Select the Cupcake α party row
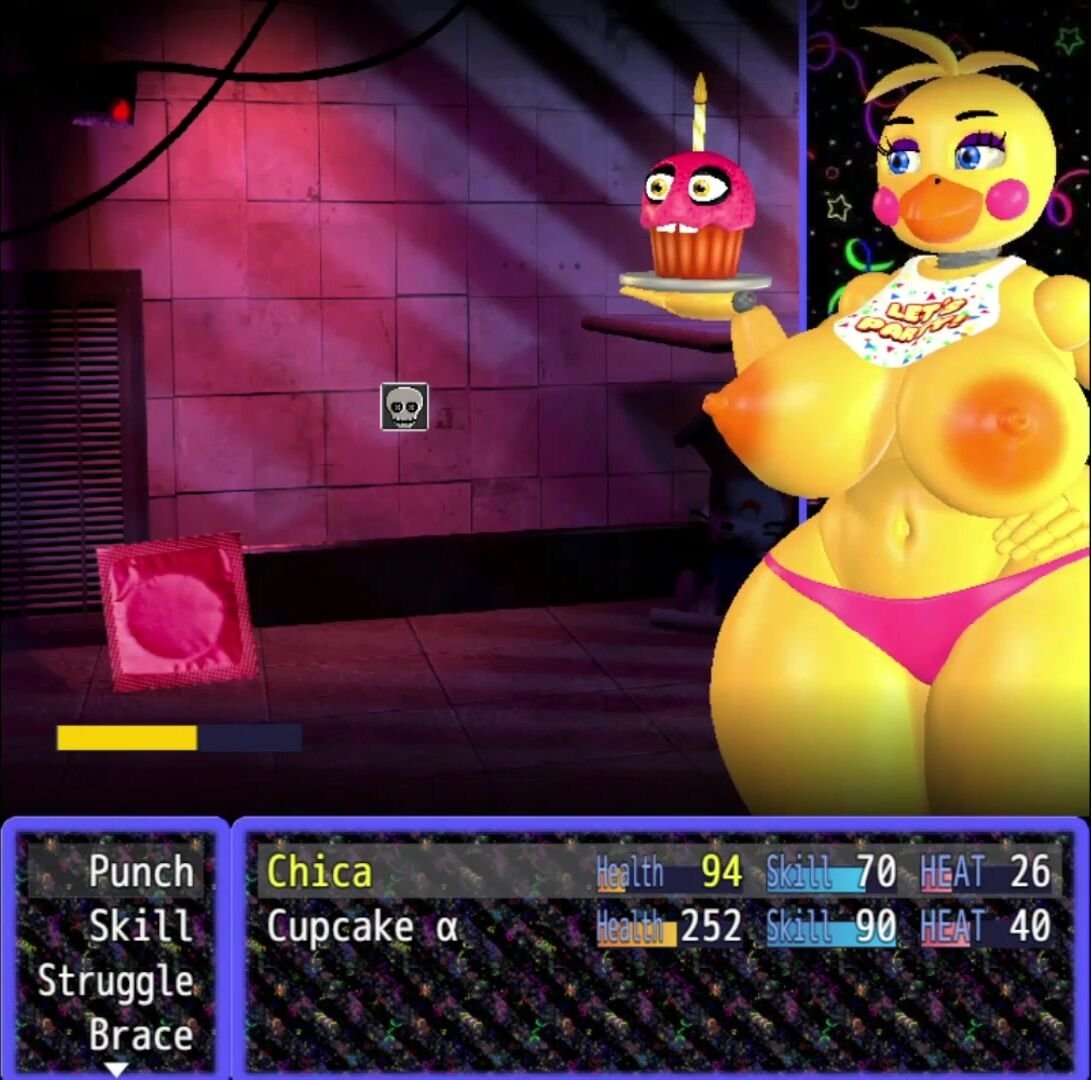Viewport: 1091px width, 1080px height. pyautogui.click(x=658, y=927)
